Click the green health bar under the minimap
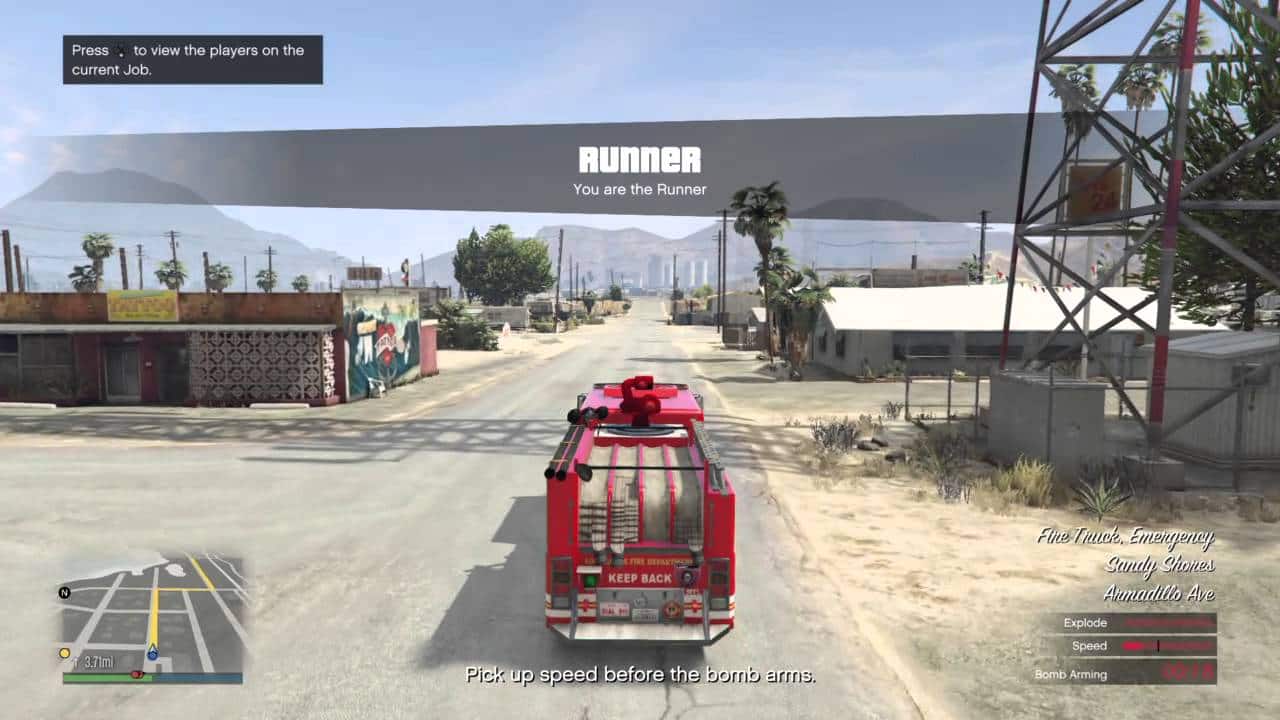Screen dimensions: 1280x720 click(x=105, y=677)
